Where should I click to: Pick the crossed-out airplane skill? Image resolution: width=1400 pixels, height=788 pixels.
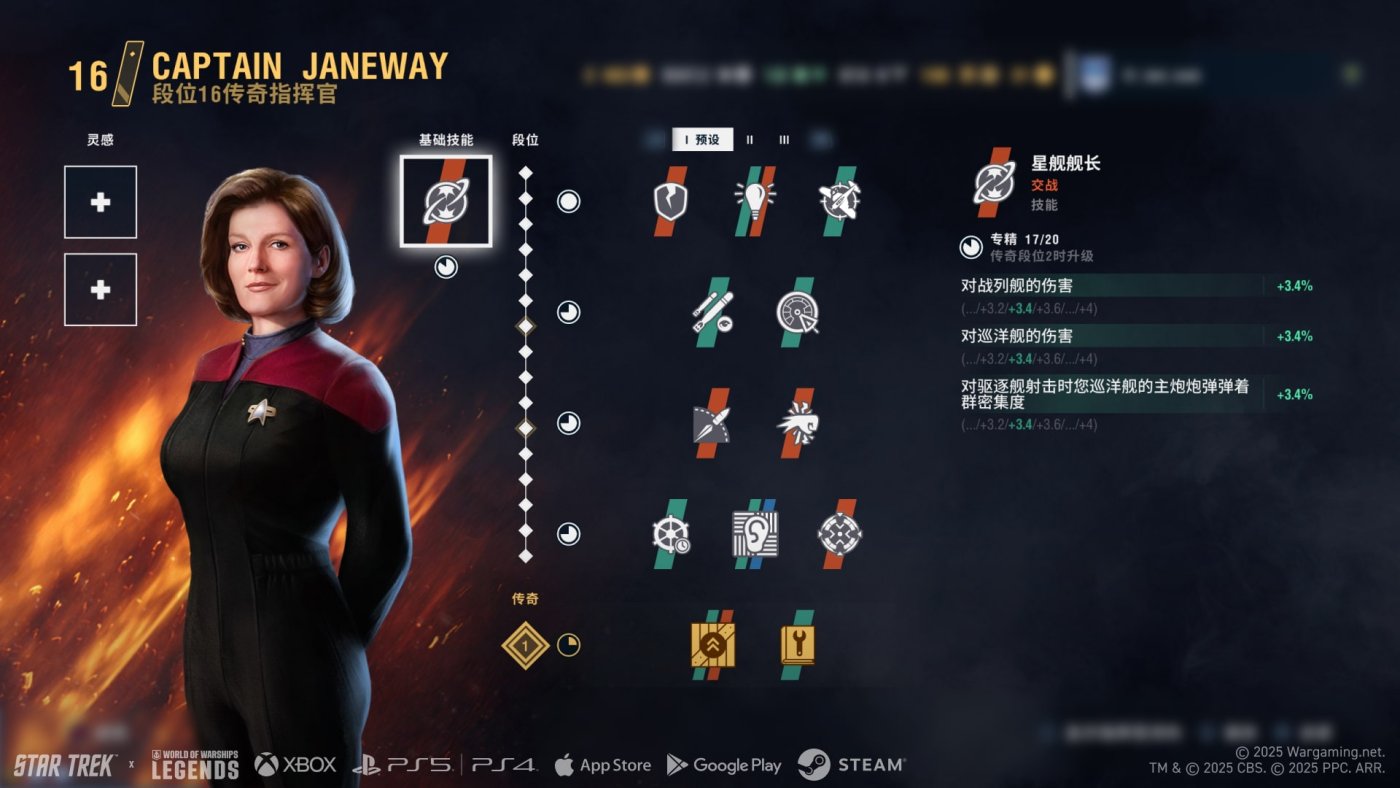838,201
